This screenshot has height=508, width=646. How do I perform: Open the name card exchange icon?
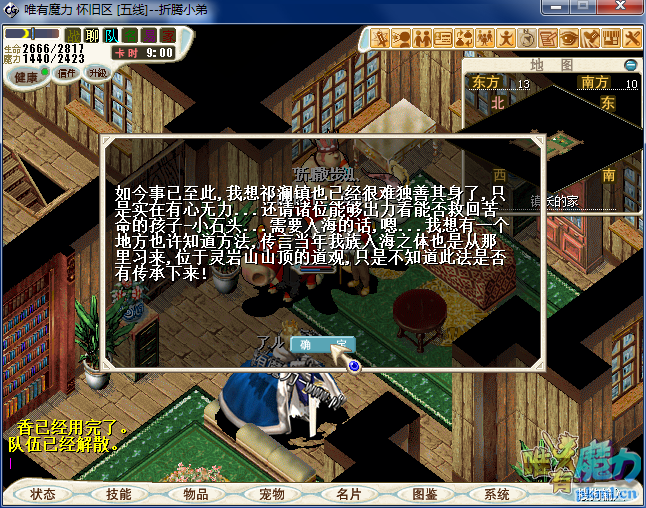(x=443, y=39)
